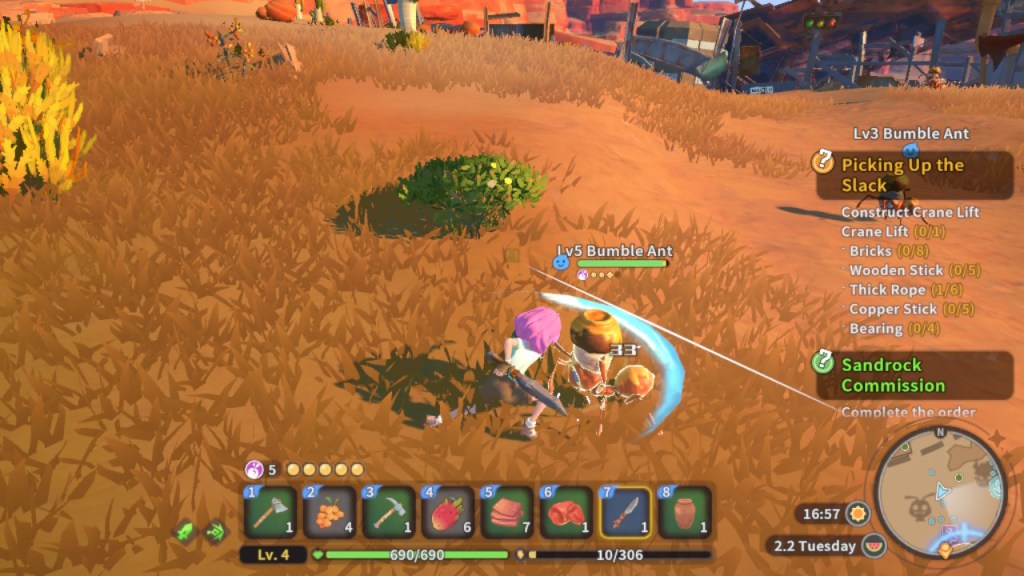Select the orange berries hotbar slot
The height and width of the screenshot is (576, 1024).
pyautogui.click(x=329, y=512)
